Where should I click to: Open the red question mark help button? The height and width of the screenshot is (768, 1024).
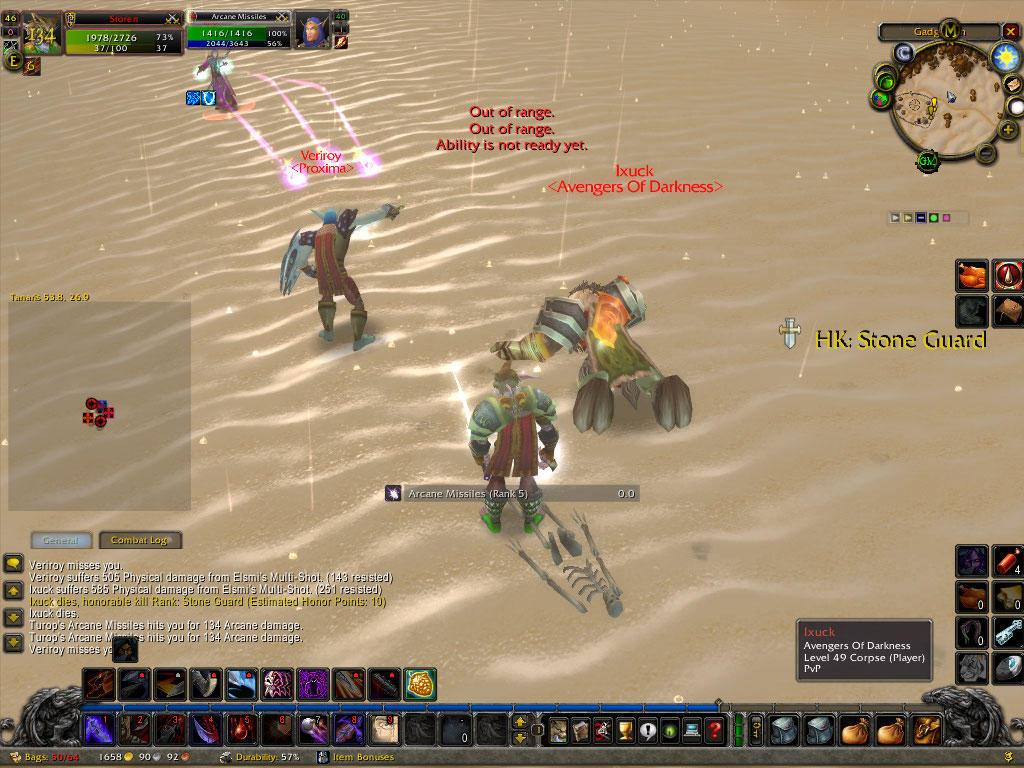pos(714,730)
